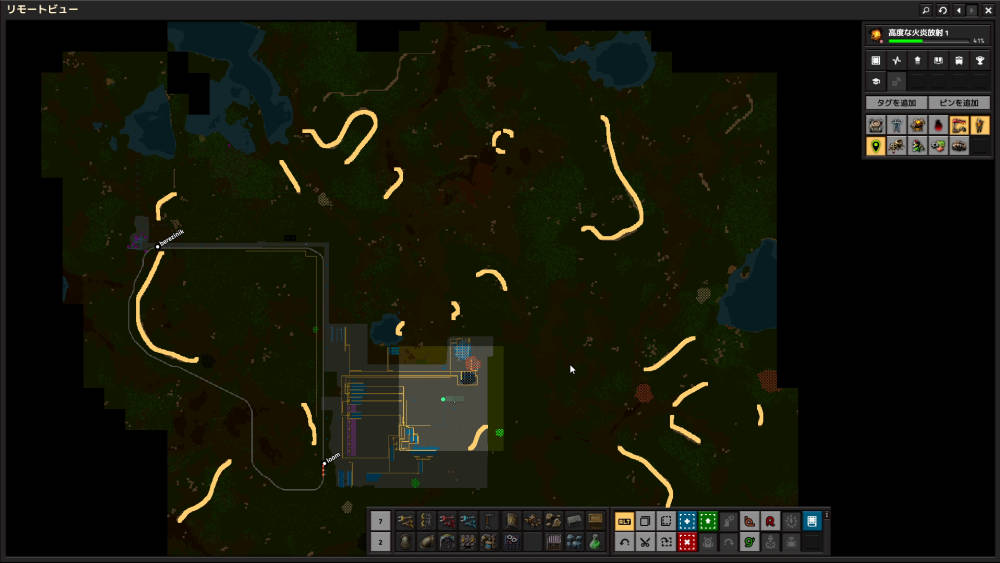Click the ピンを追加 (add pin) button
The height and width of the screenshot is (563, 1000).
(x=959, y=103)
